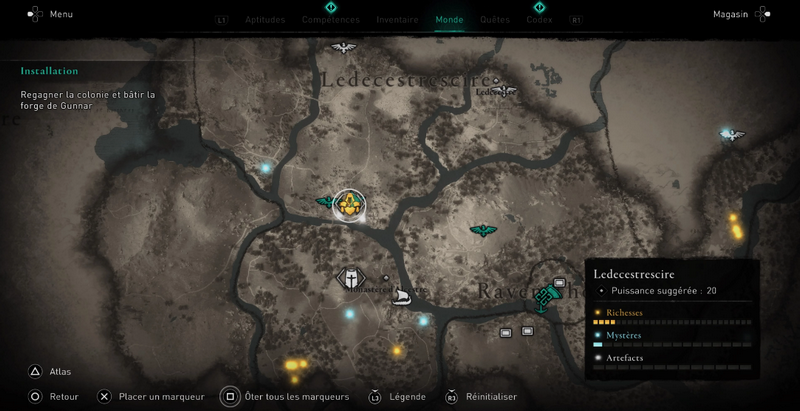Open the Compétences tab
This screenshot has height=411, width=800.
pyautogui.click(x=331, y=19)
